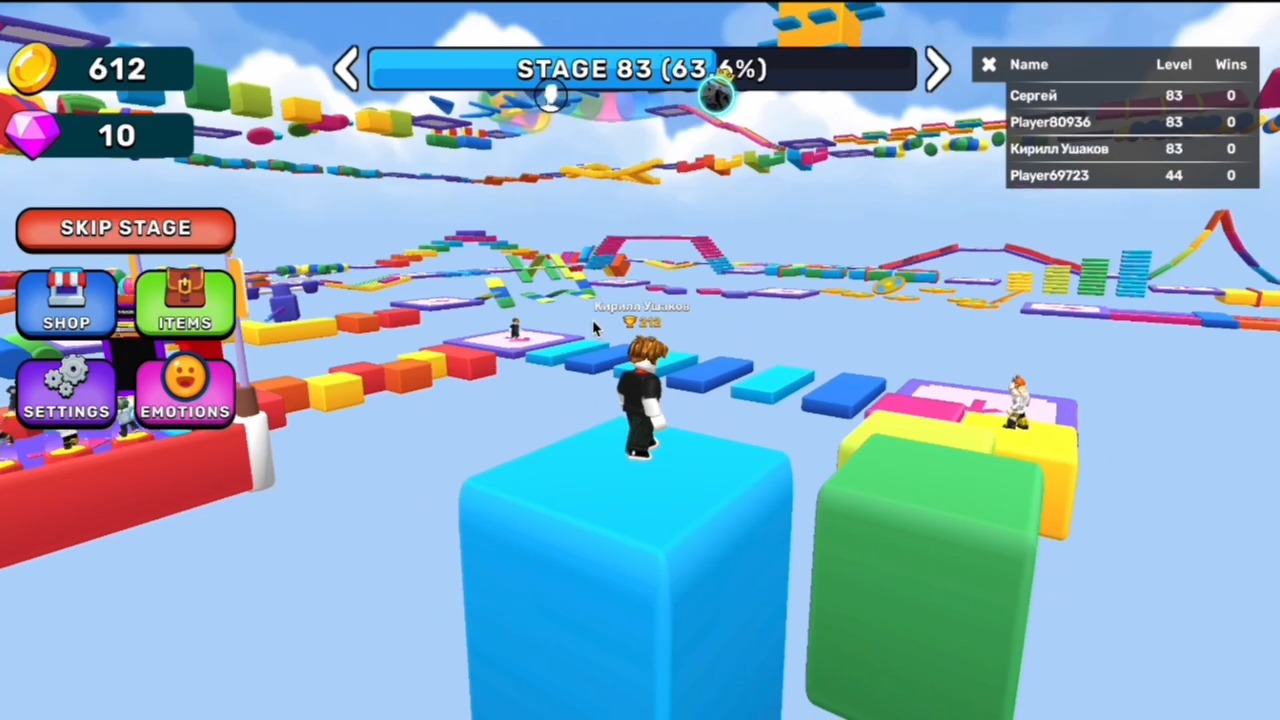Close the leaderboard with the X

coord(988,64)
